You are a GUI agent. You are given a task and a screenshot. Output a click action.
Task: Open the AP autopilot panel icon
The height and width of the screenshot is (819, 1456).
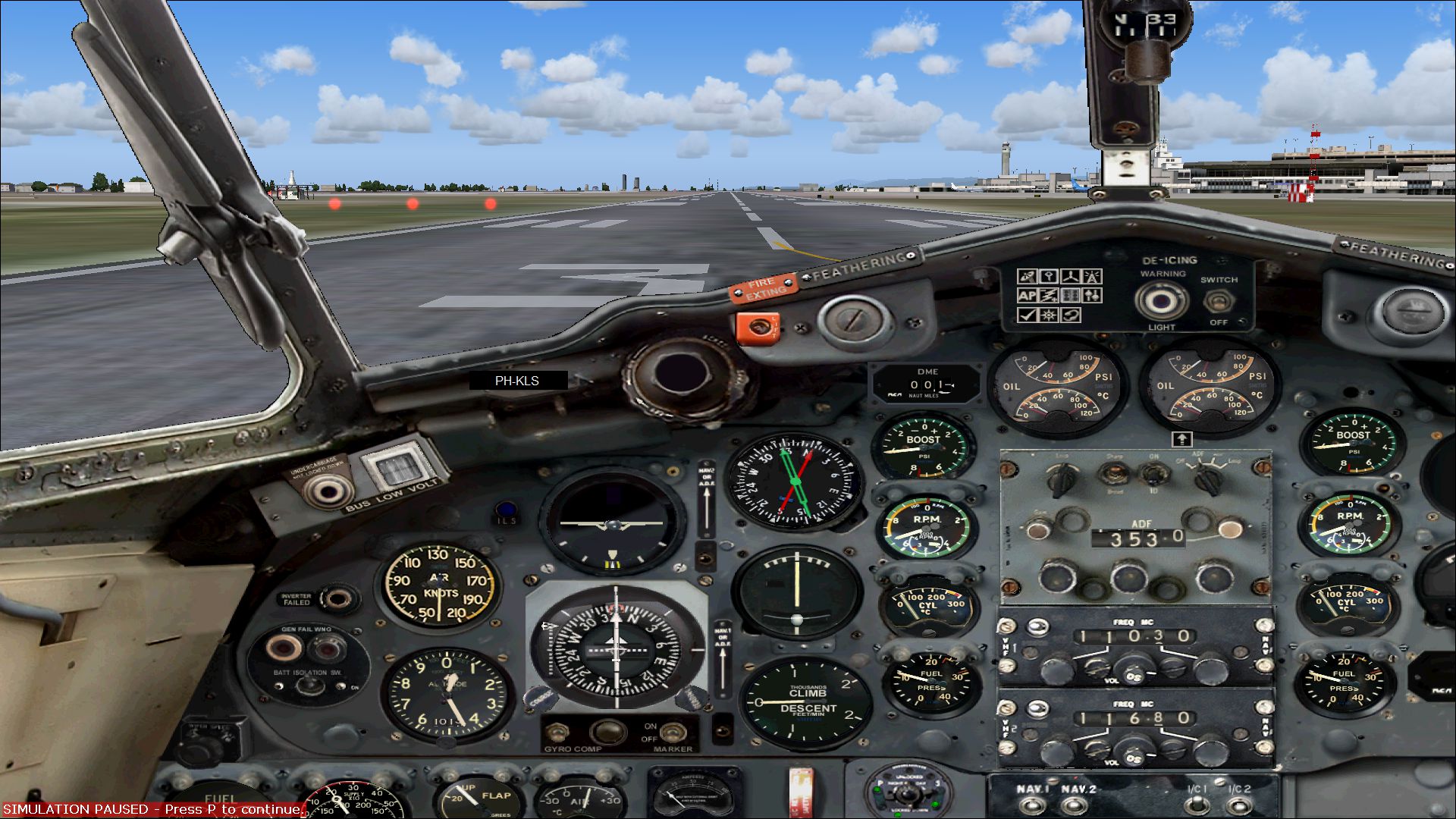(x=1027, y=296)
